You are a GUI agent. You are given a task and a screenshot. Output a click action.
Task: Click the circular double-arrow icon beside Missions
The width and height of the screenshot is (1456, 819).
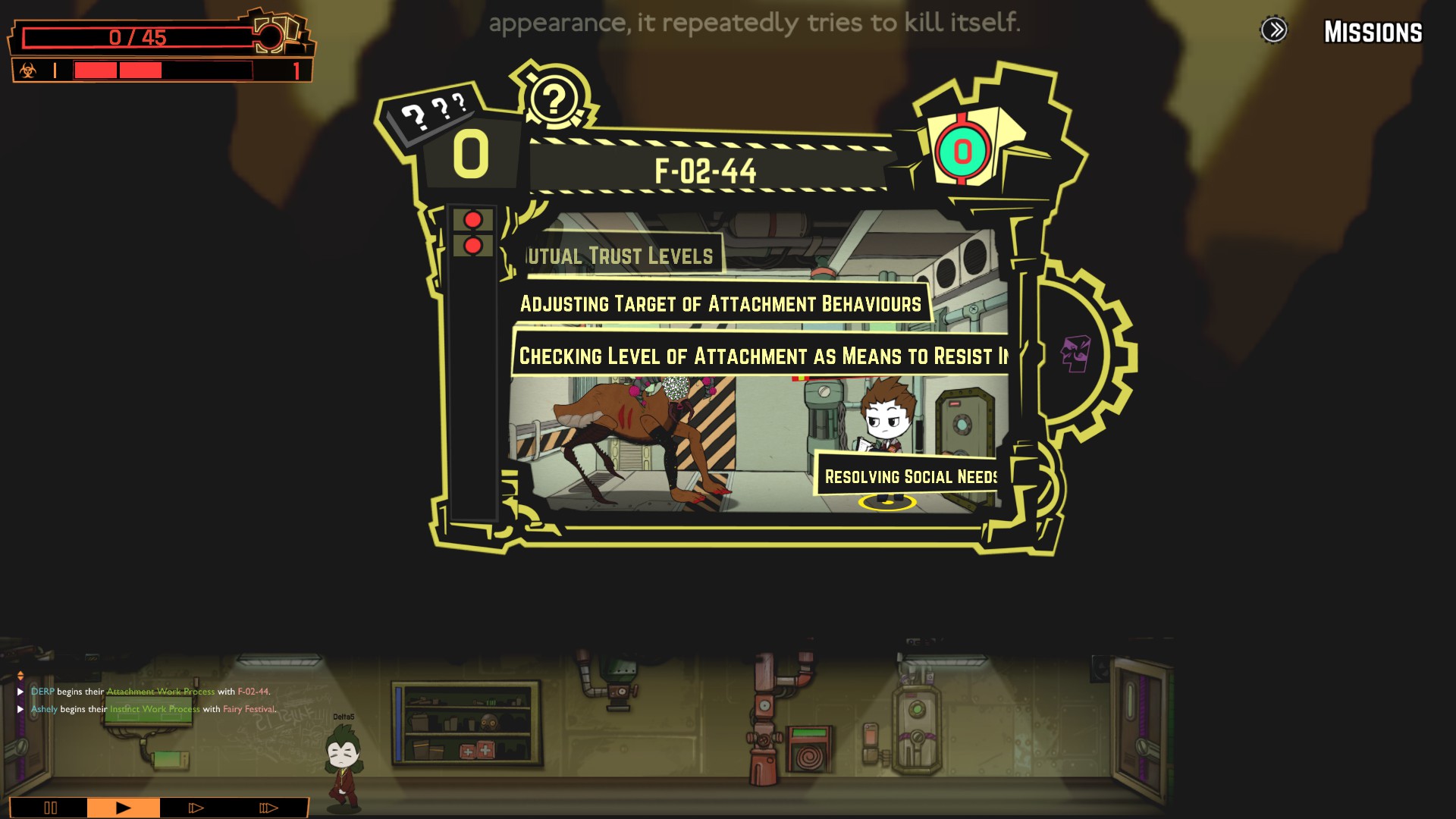(1274, 30)
